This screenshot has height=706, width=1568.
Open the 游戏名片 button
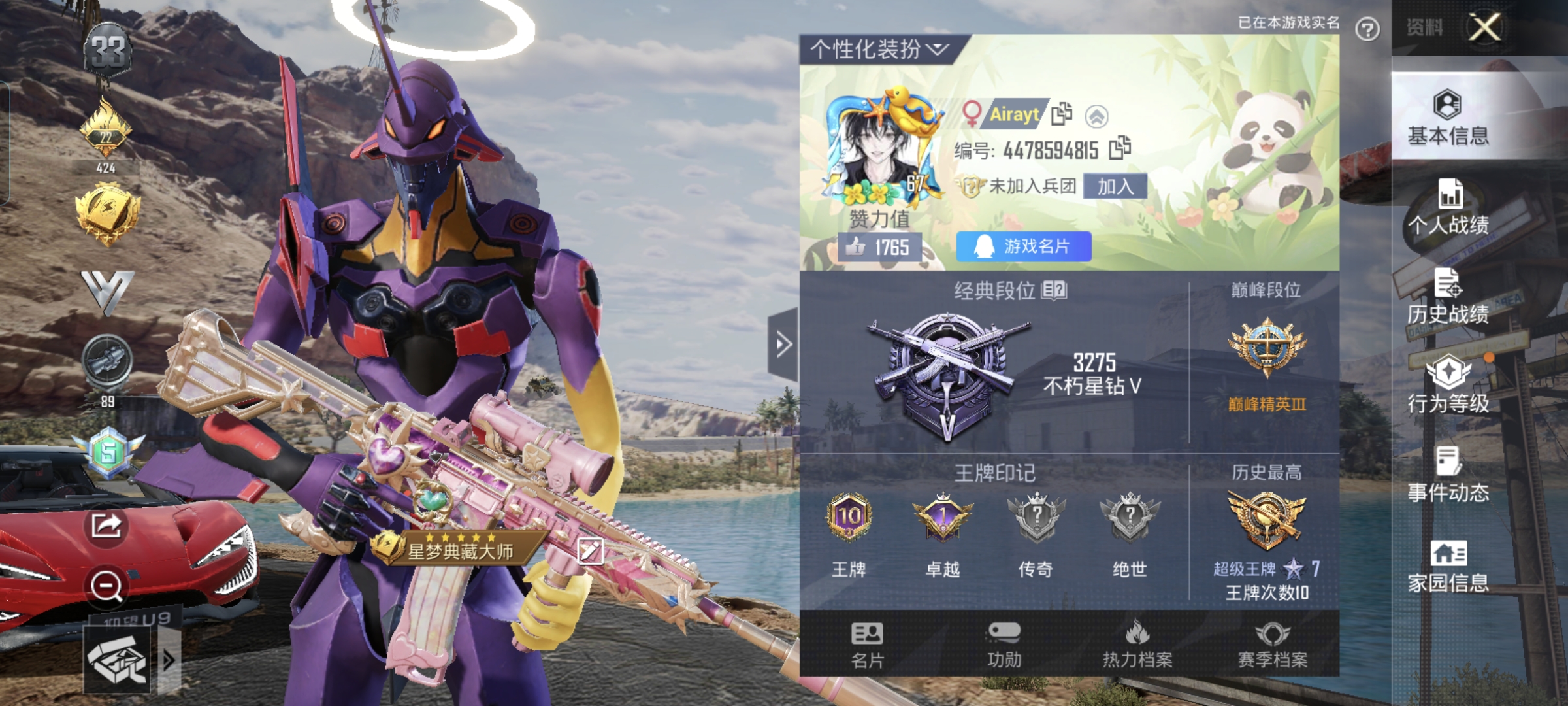tap(1023, 246)
